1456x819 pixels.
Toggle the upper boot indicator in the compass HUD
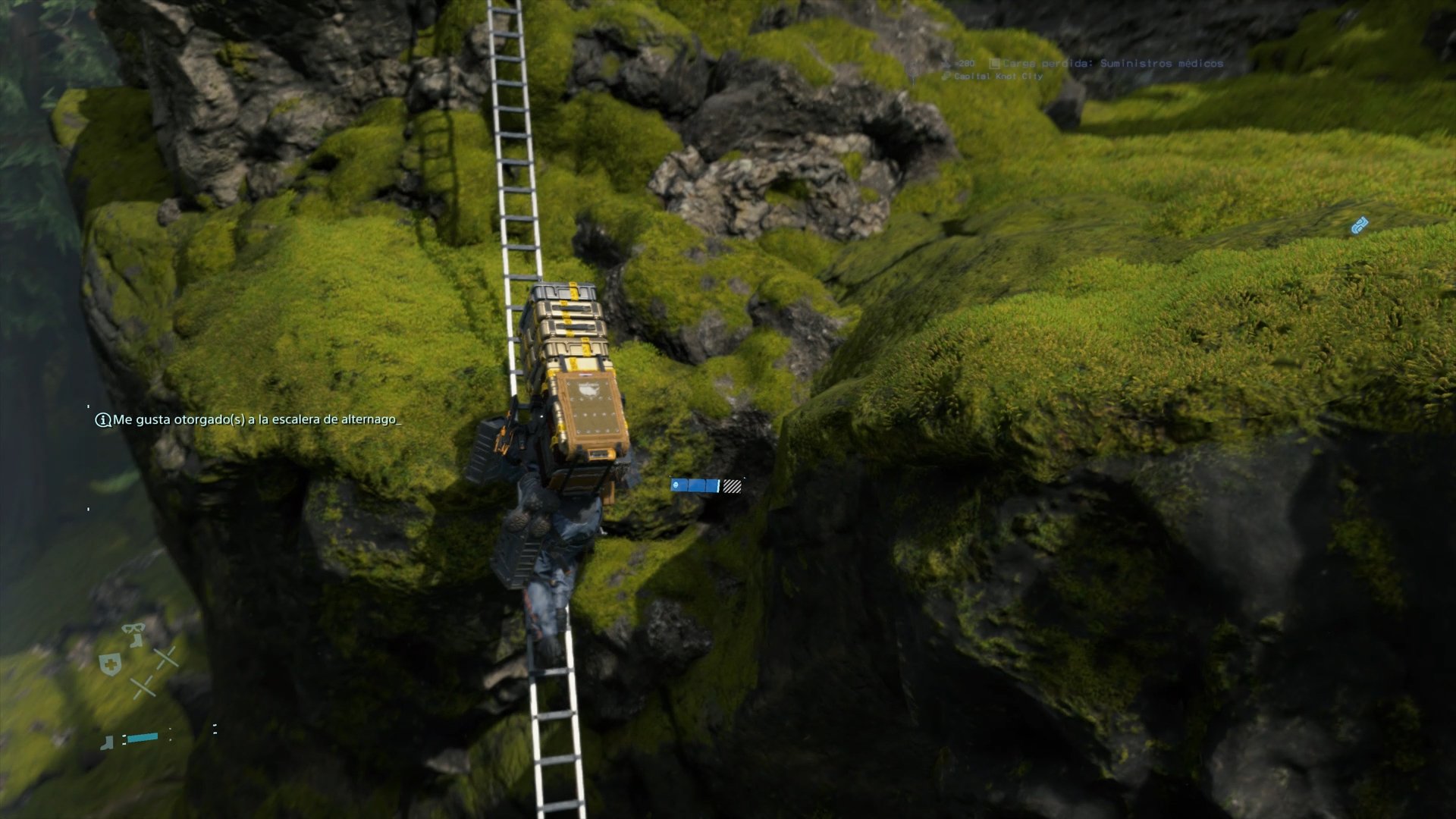(136, 641)
